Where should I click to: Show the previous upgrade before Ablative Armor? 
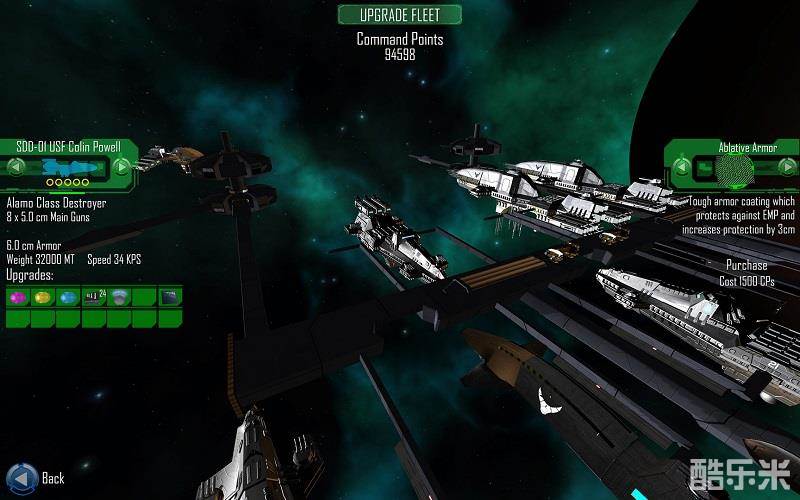(681, 166)
